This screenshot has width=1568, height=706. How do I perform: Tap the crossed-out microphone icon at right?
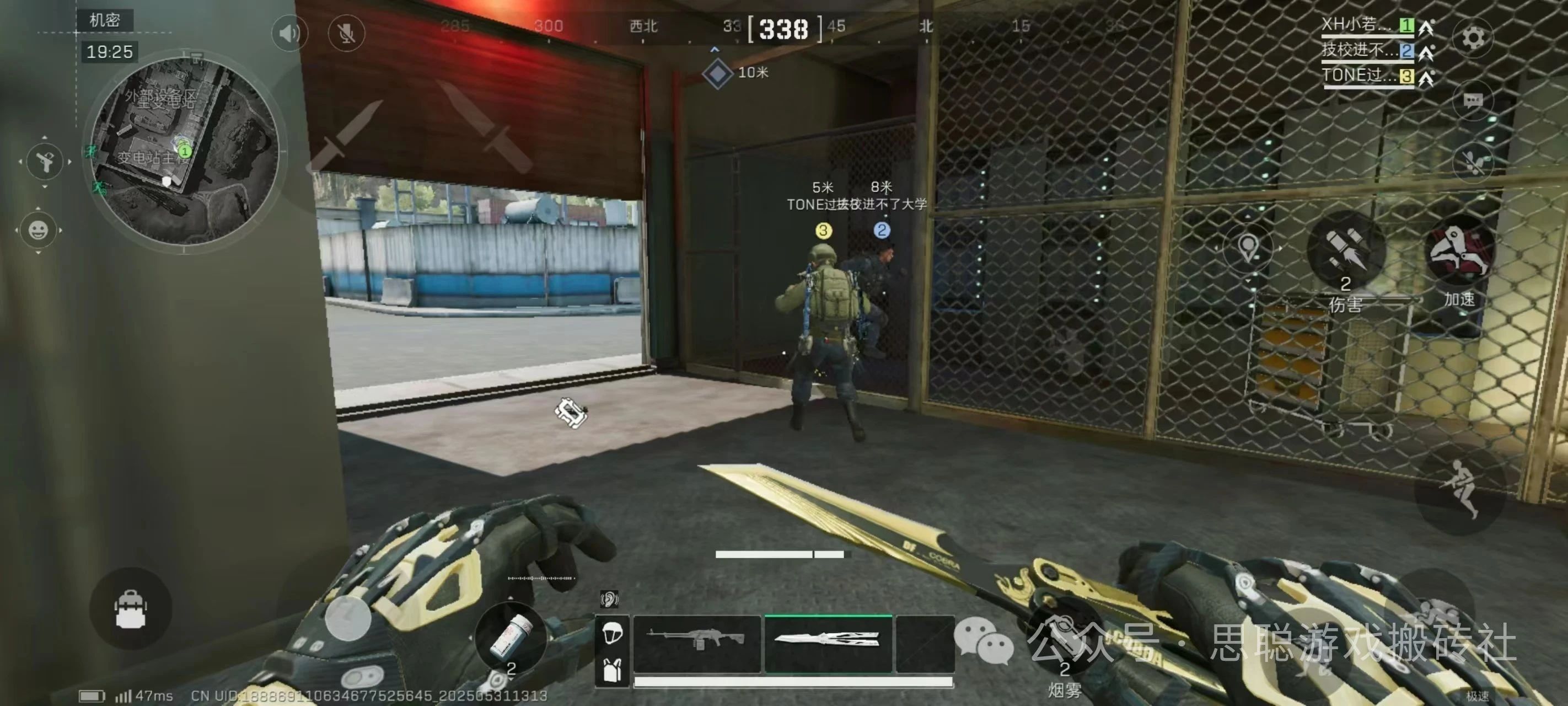pos(1473,162)
